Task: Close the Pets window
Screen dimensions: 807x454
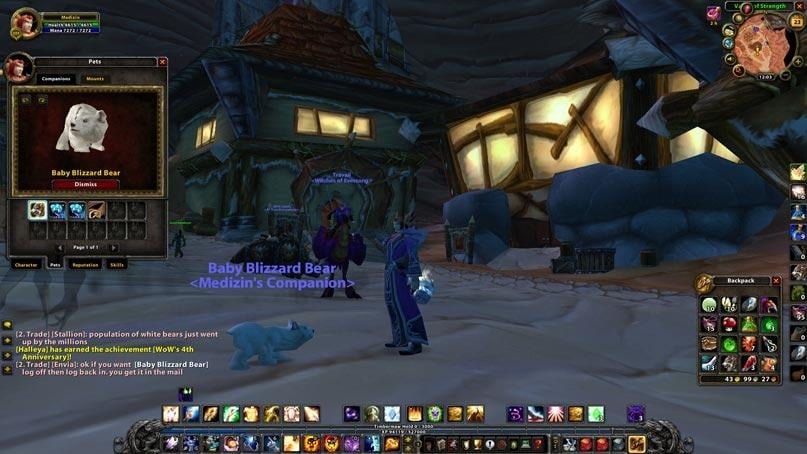Action: (x=163, y=62)
